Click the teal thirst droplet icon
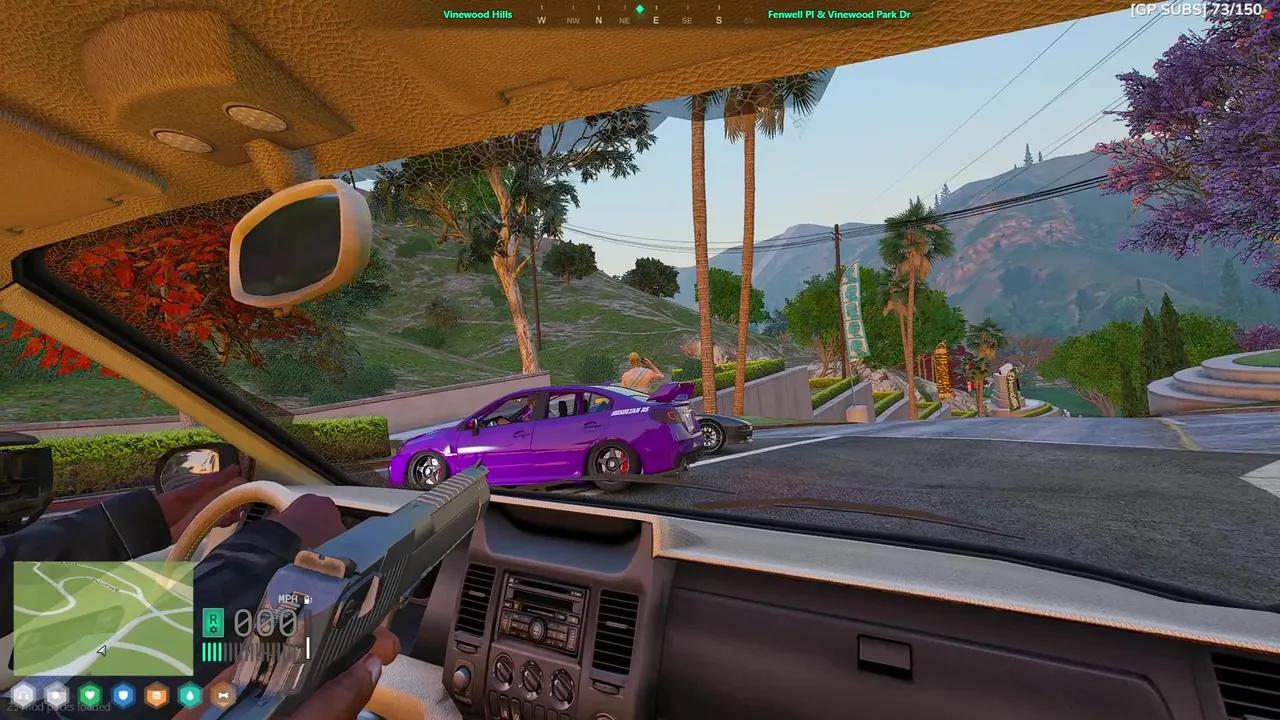This screenshot has height=720, width=1280. point(190,695)
